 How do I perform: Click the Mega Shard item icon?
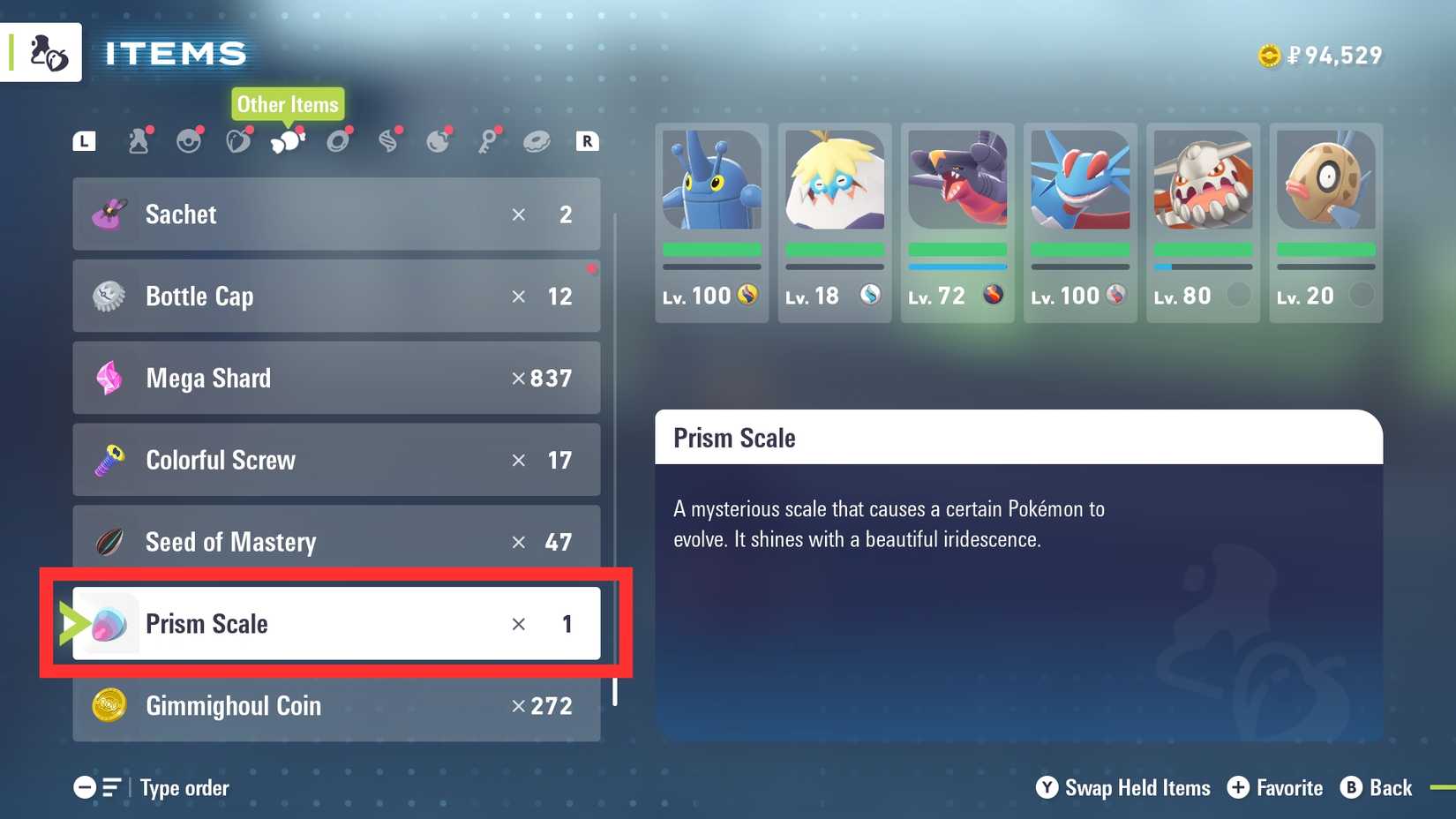[x=109, y=378]
